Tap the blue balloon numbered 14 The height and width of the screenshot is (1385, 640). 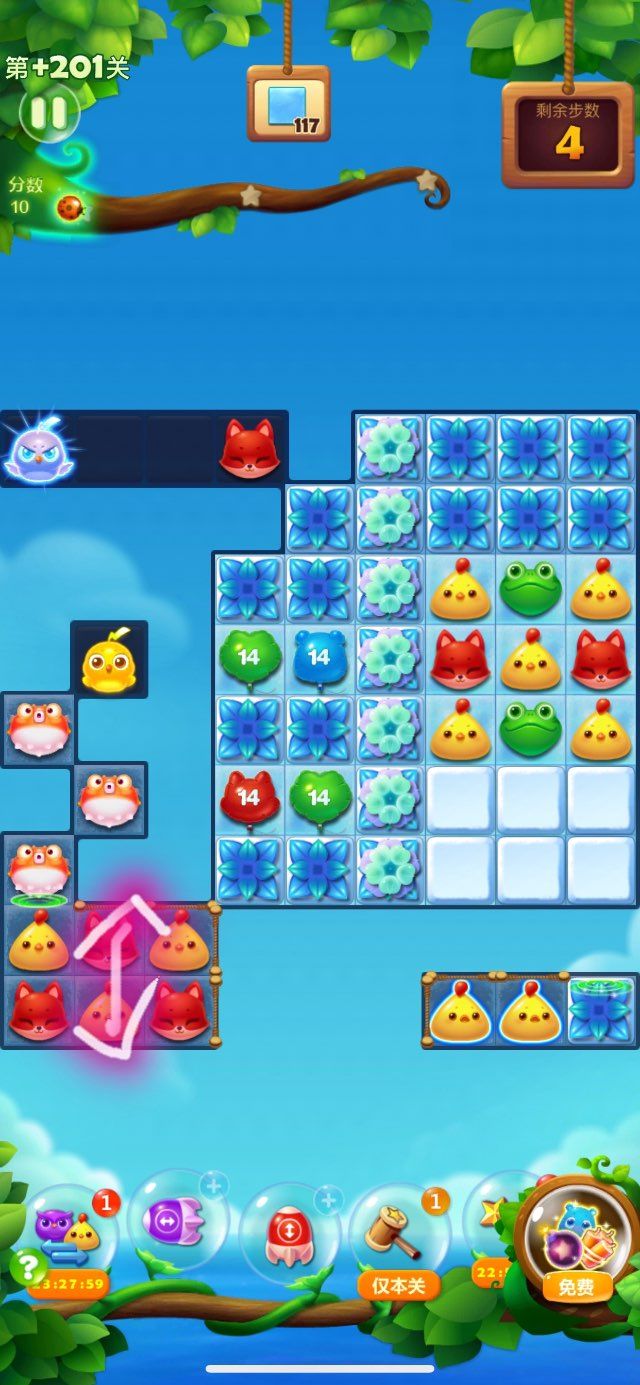click(319, 658)
